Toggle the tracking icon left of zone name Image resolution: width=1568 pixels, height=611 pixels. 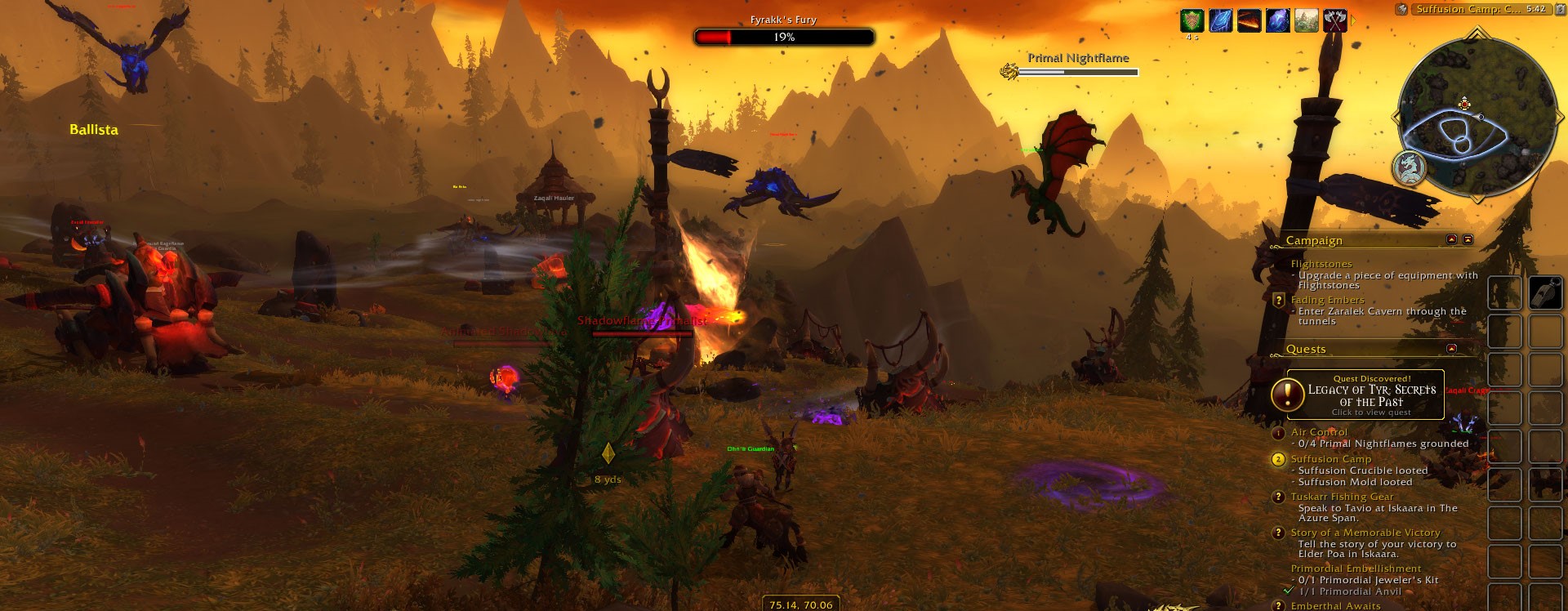point(1401,9)
